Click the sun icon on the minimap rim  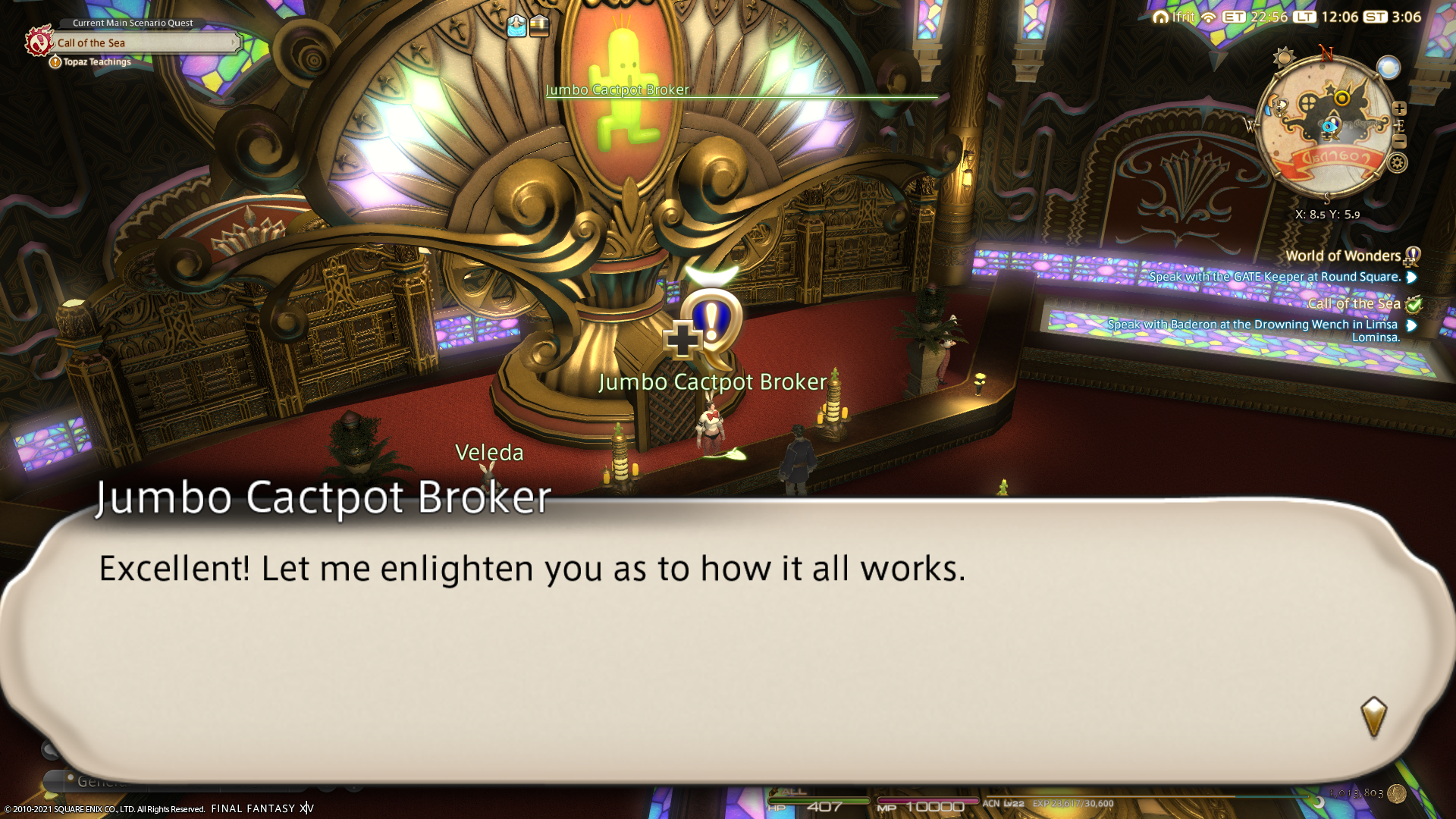pyautogui.click(x=1284, y=58)
